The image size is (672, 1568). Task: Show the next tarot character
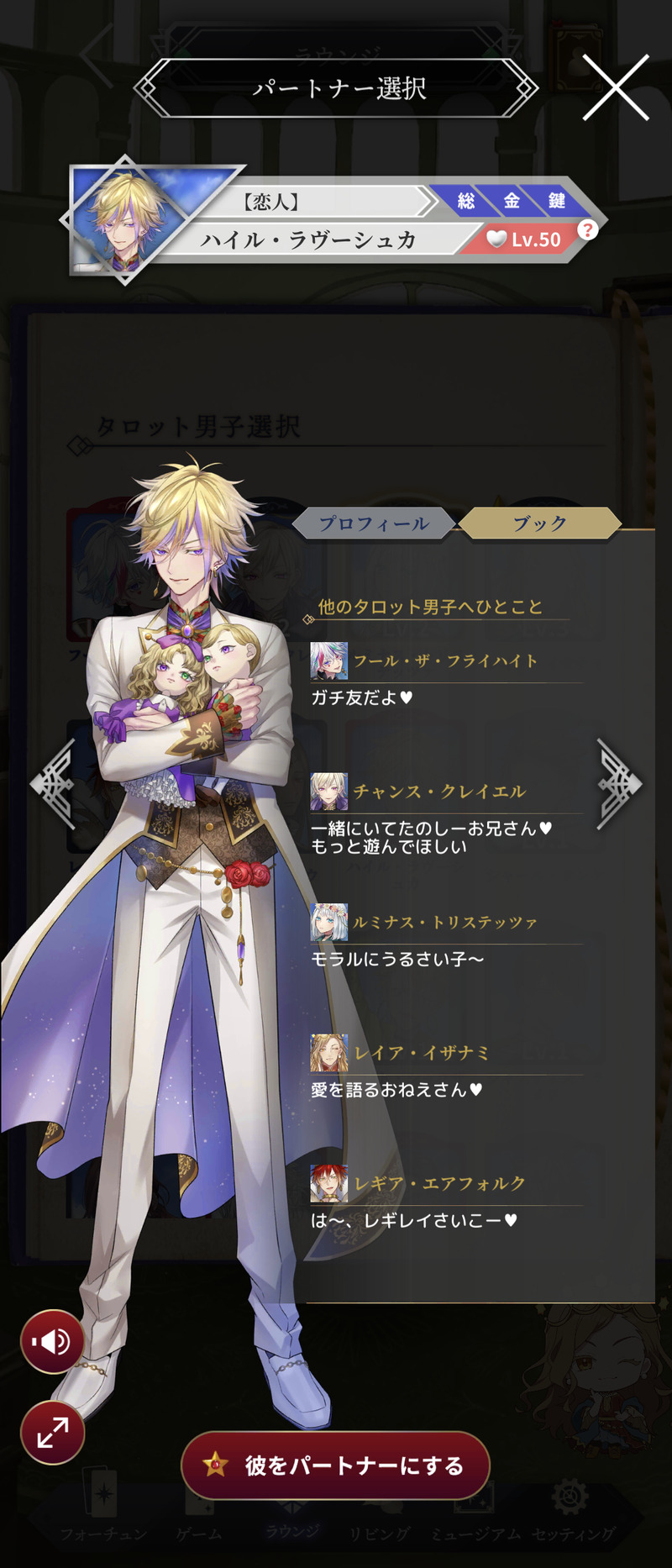[618, 784]
